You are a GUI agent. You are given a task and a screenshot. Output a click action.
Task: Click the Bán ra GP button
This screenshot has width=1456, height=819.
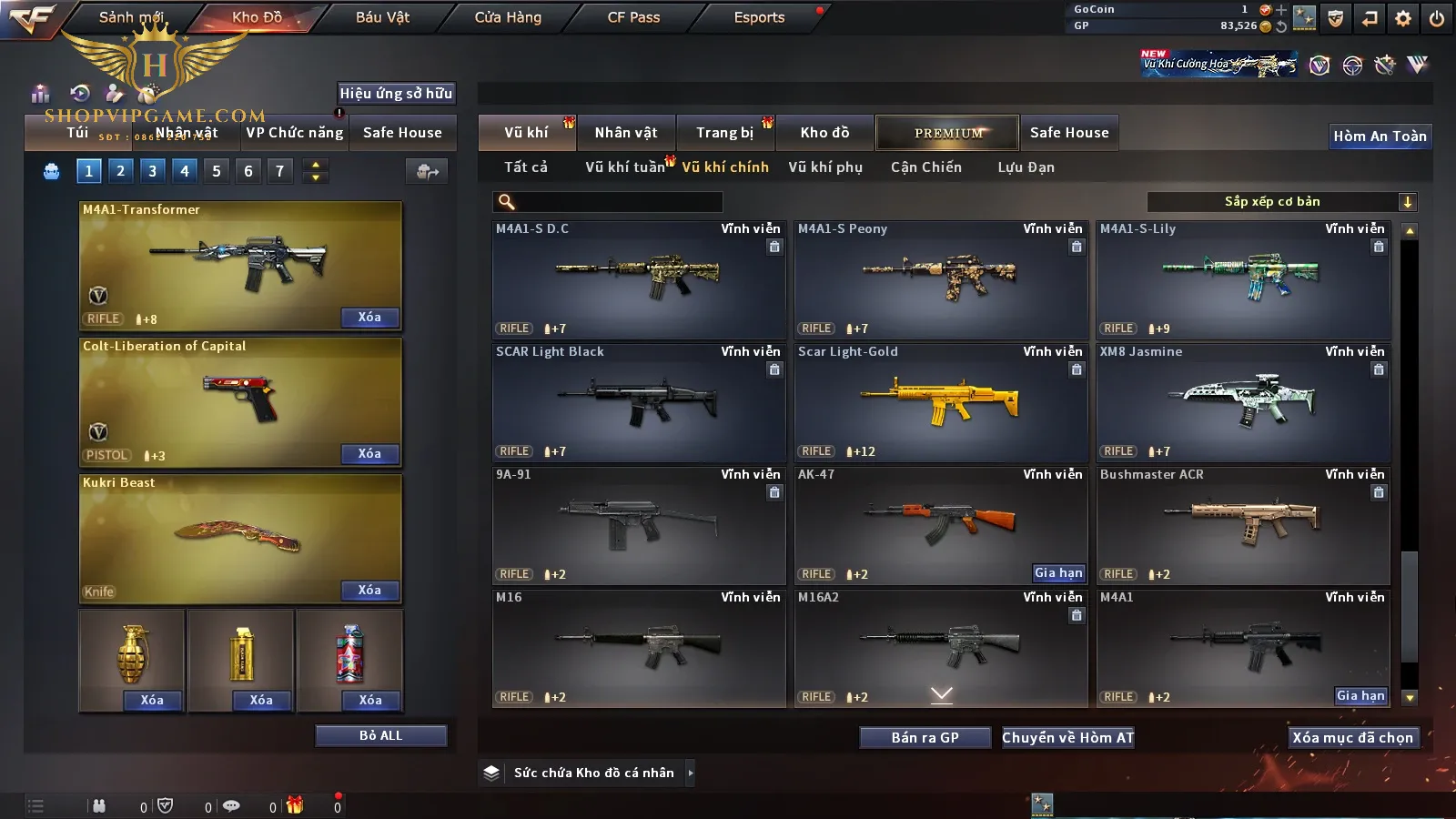pyautogui.click(x=925, y=738)
